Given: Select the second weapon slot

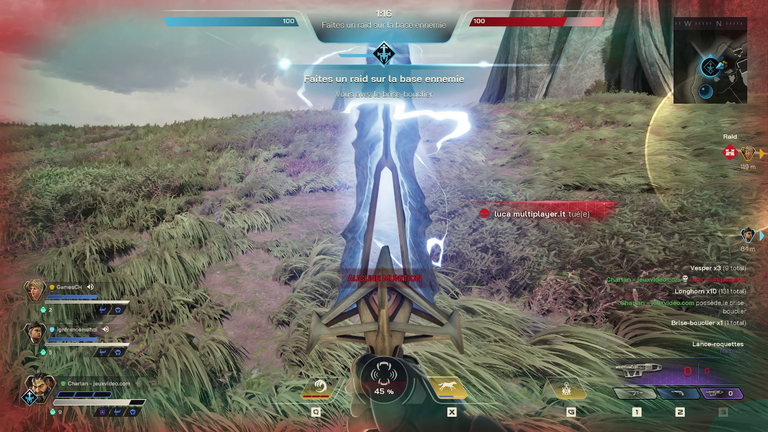Looking at the screenshot, I should (679, 394).
